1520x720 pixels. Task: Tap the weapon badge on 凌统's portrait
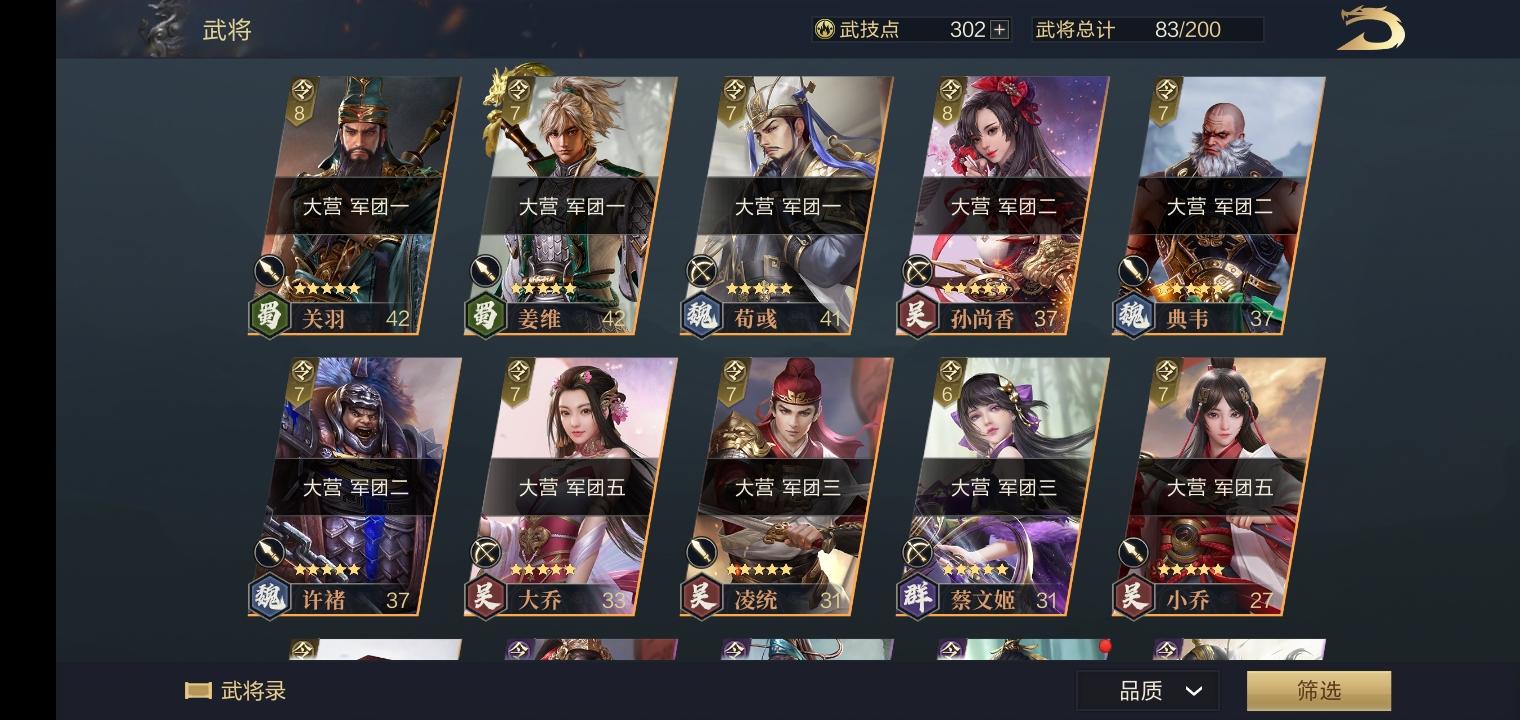click(x=700, y=552)
